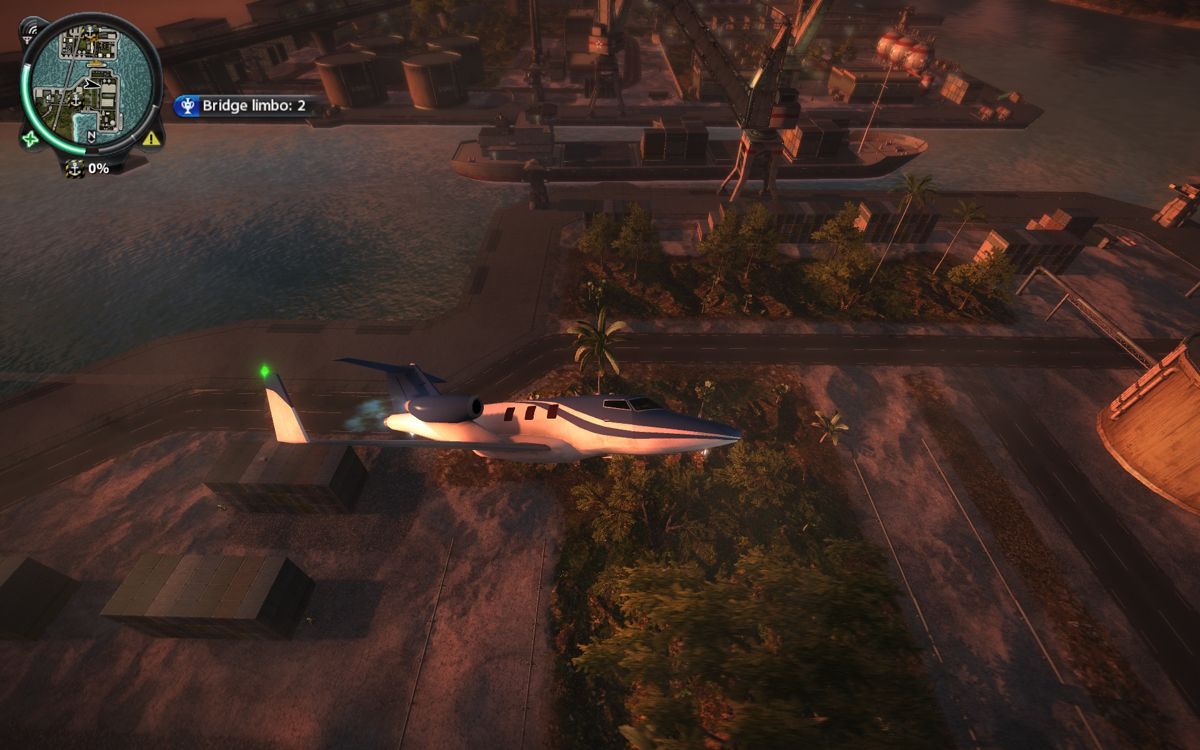The image size is (1200, 750).
Task: Click the N compass marker on minimap
Action: (92, 137)
